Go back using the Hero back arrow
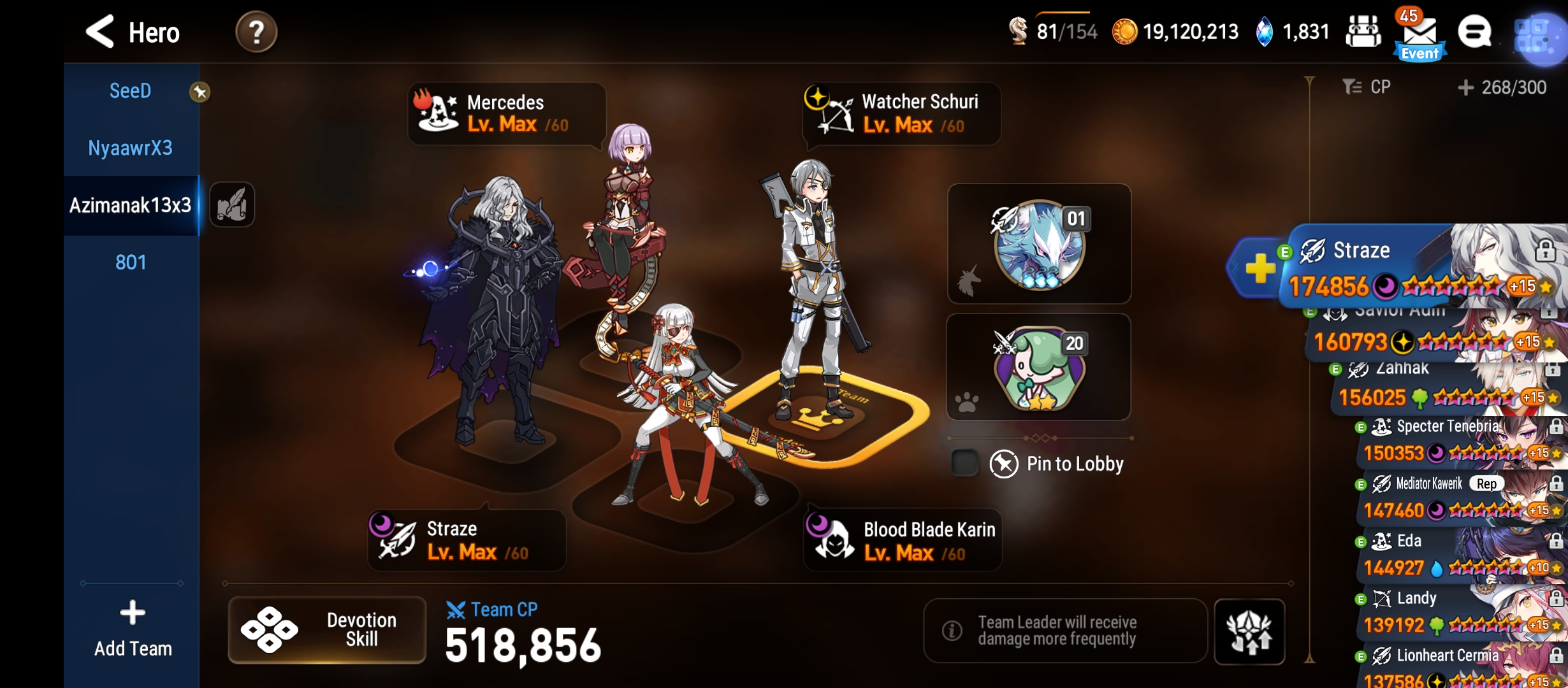Screen dimensions: 1568x688 pyautogui.click(x=101, y=32)
